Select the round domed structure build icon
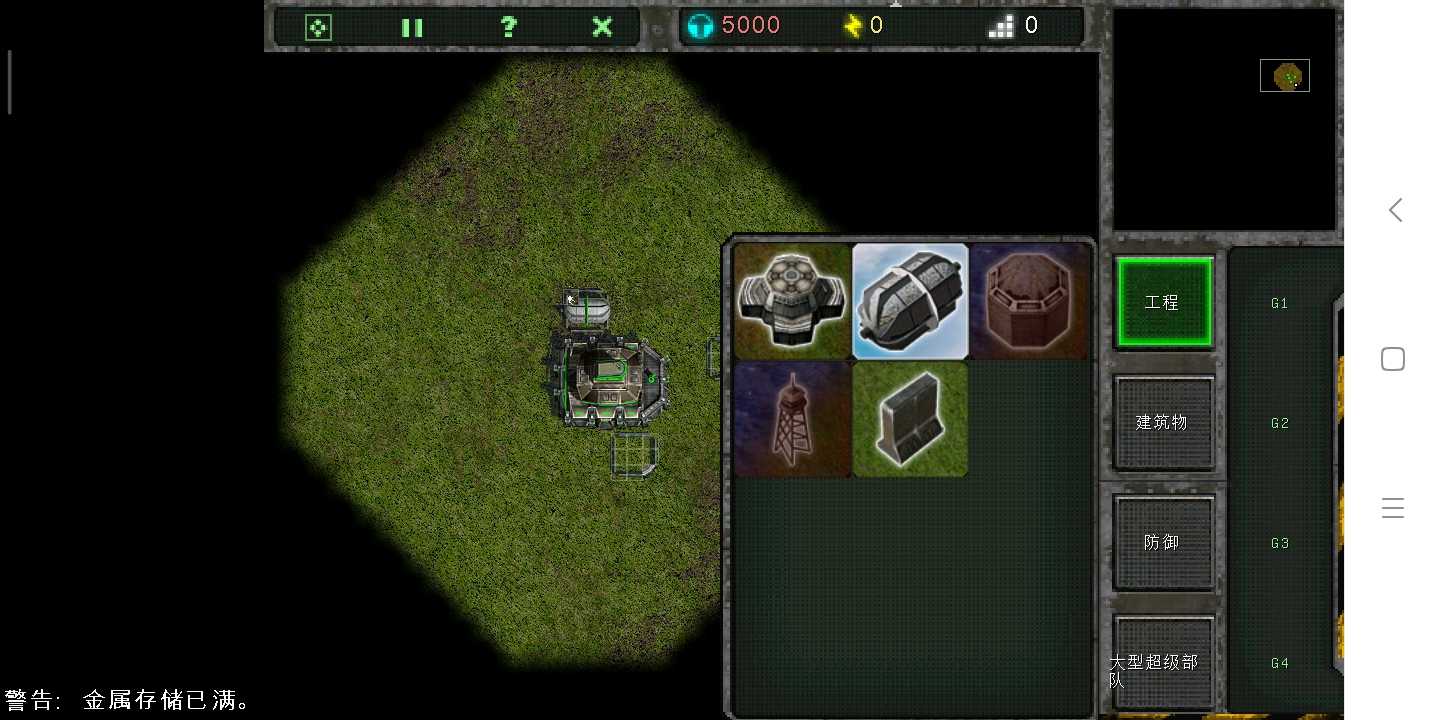Viewport: 1440px width, 720px height. coord(792,301)
